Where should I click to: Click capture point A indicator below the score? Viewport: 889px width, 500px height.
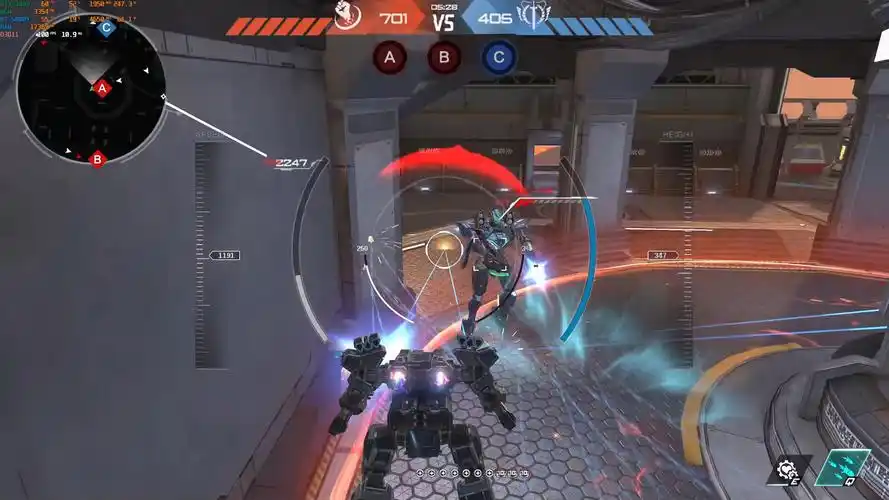coord(390,58)
